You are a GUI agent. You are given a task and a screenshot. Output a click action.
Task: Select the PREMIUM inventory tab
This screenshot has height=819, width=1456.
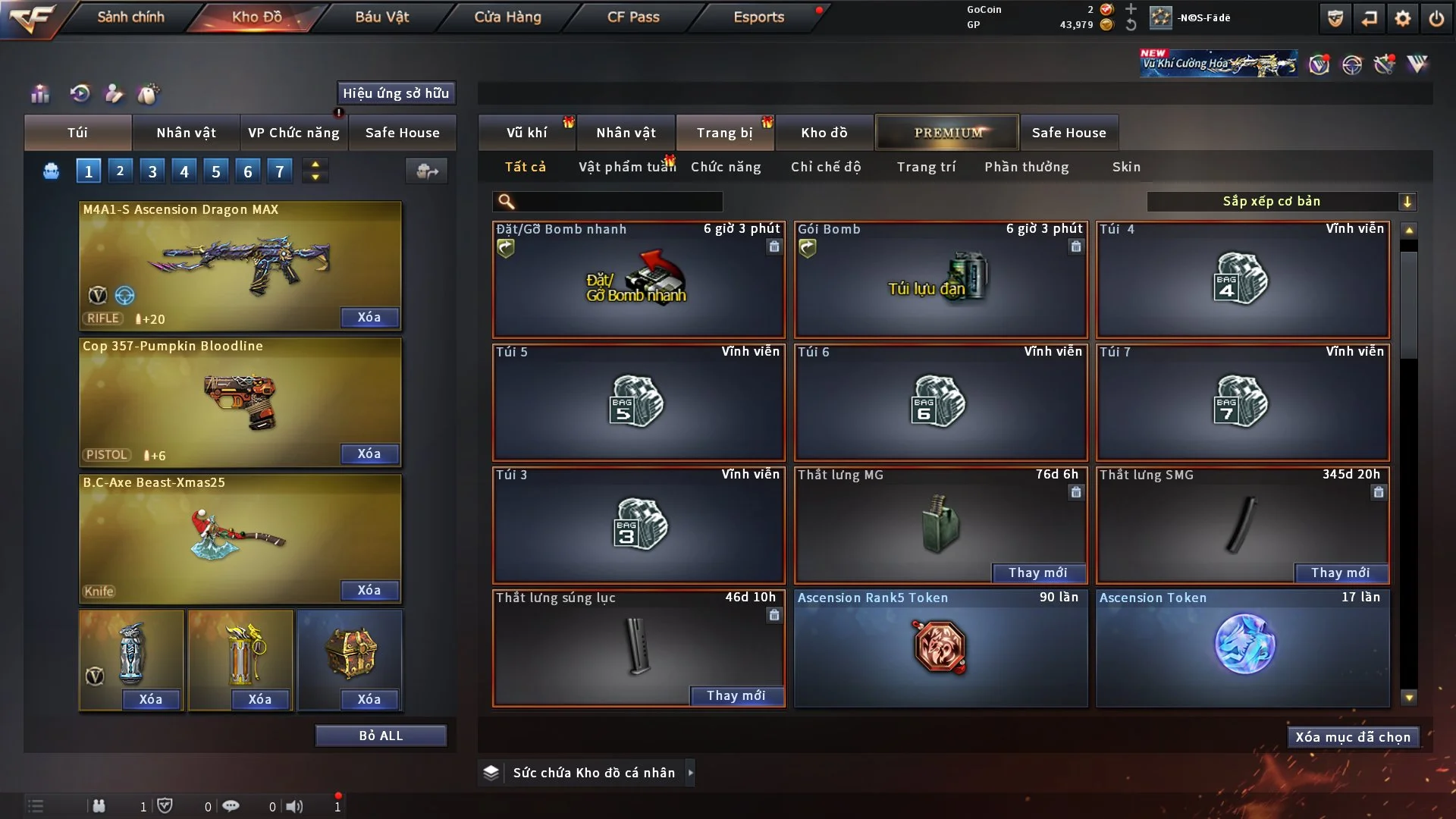pyautogui.click(x=948, y=133)
